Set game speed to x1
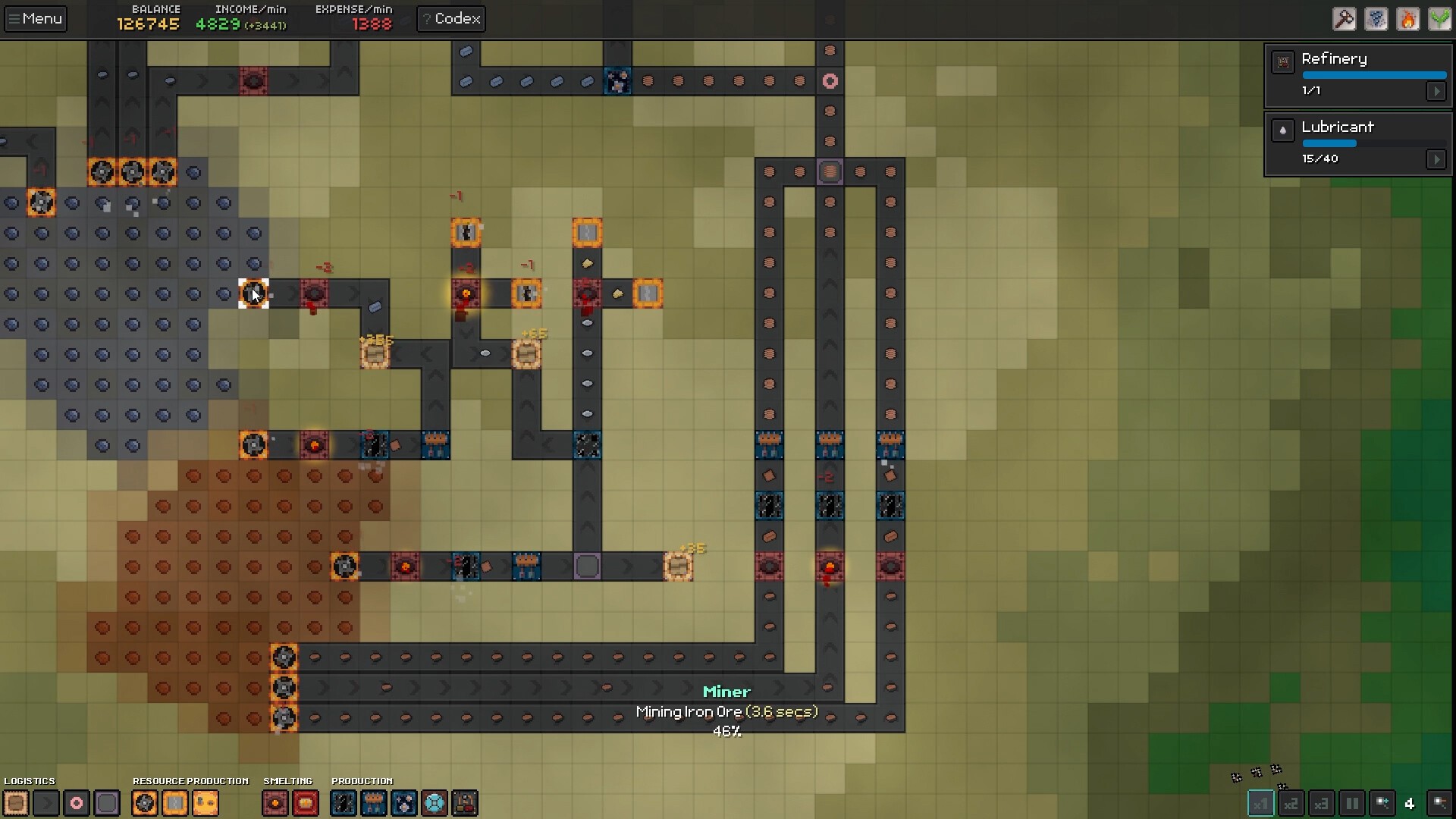Image resolution: width=1456 pixels, height=819 pixels. tap(1260, 803)
